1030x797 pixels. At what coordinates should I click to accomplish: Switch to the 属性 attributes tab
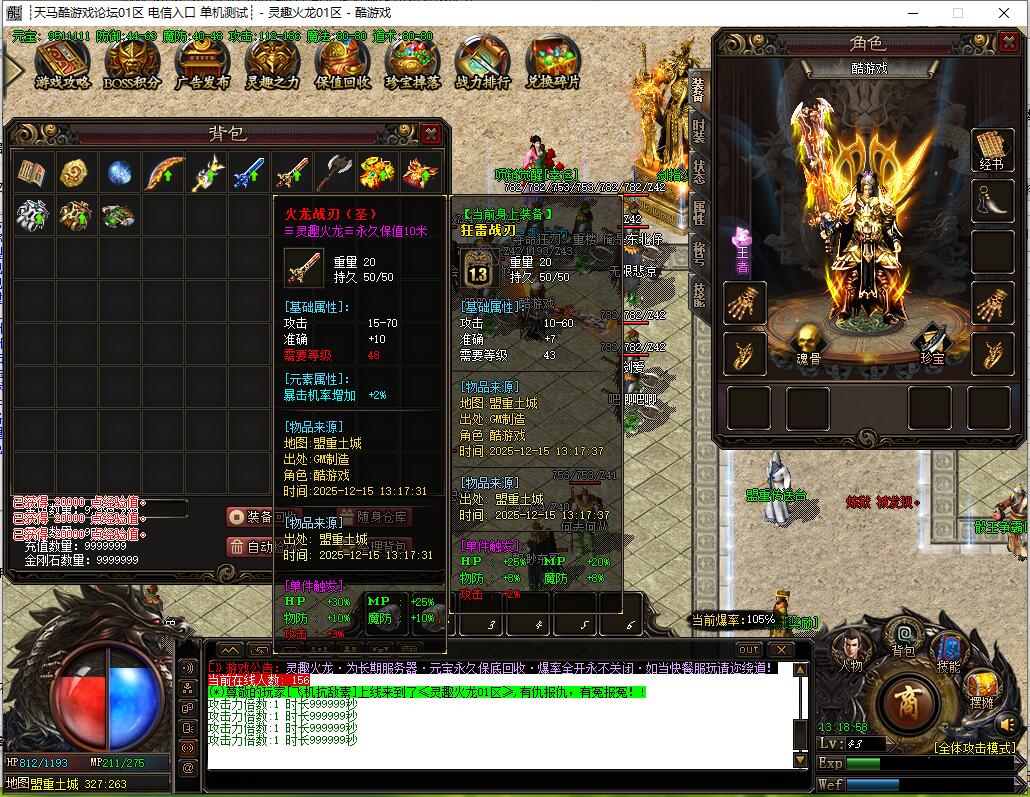point(699,211)
